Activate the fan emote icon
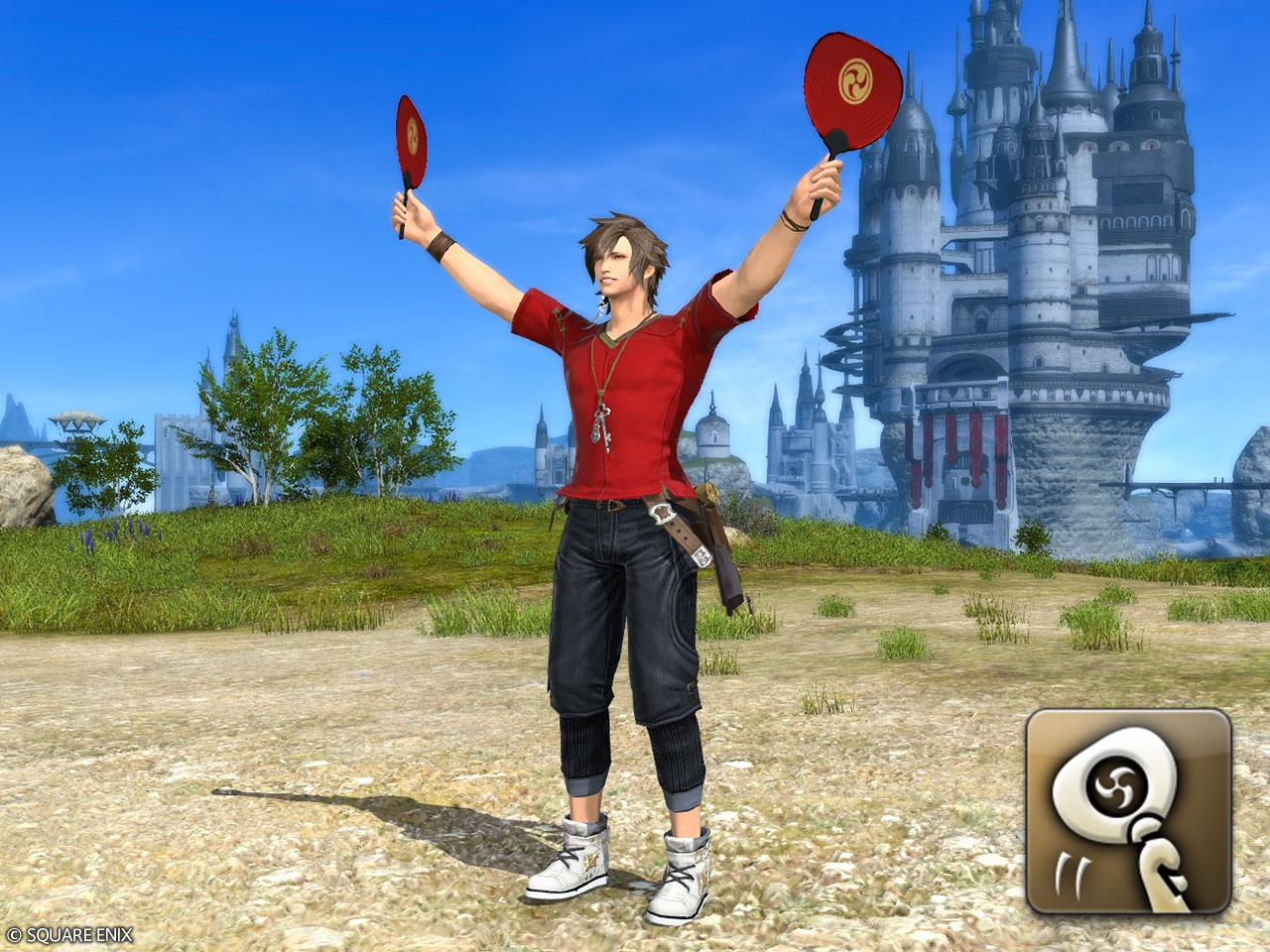1270x952 pixels. coord(1128,810)
